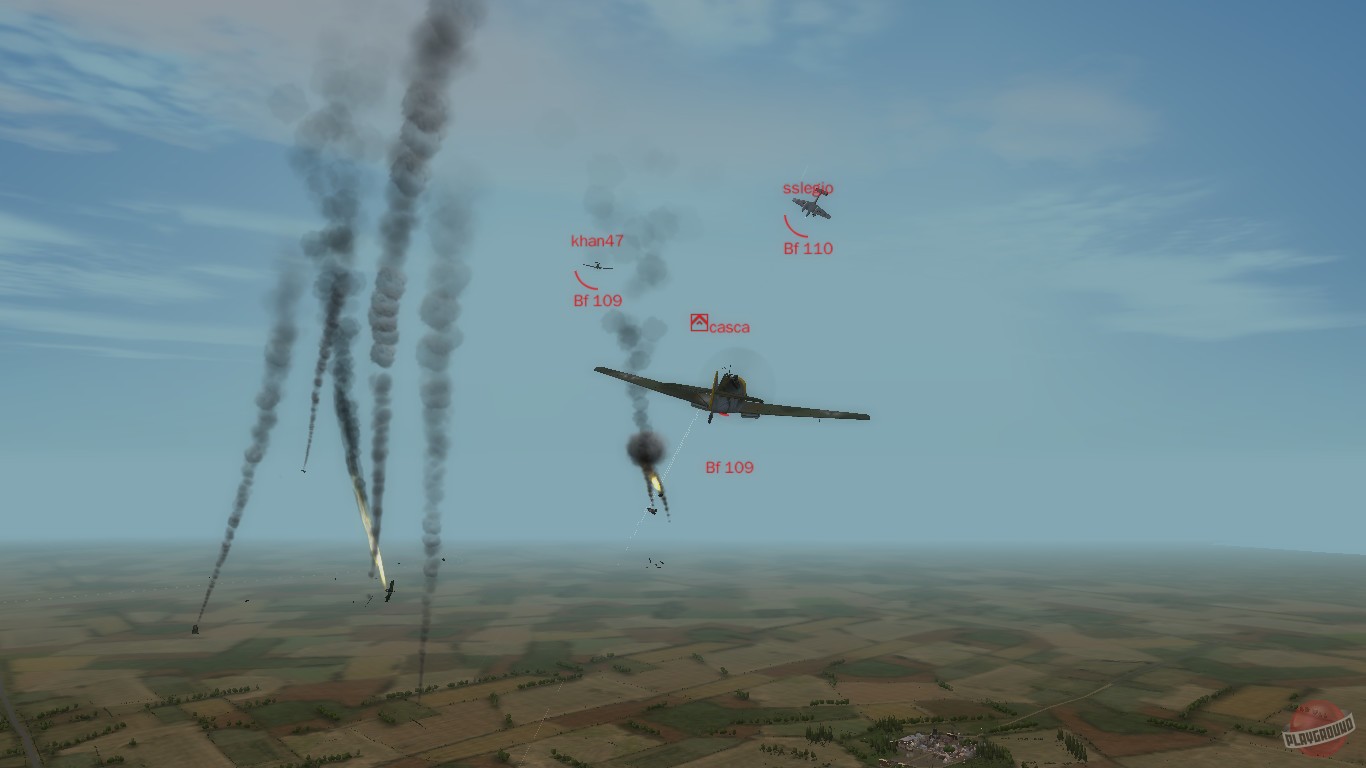1366x768 pixels.
Task: Click the Bf 109 label below casca's plane
Action: 729,465
